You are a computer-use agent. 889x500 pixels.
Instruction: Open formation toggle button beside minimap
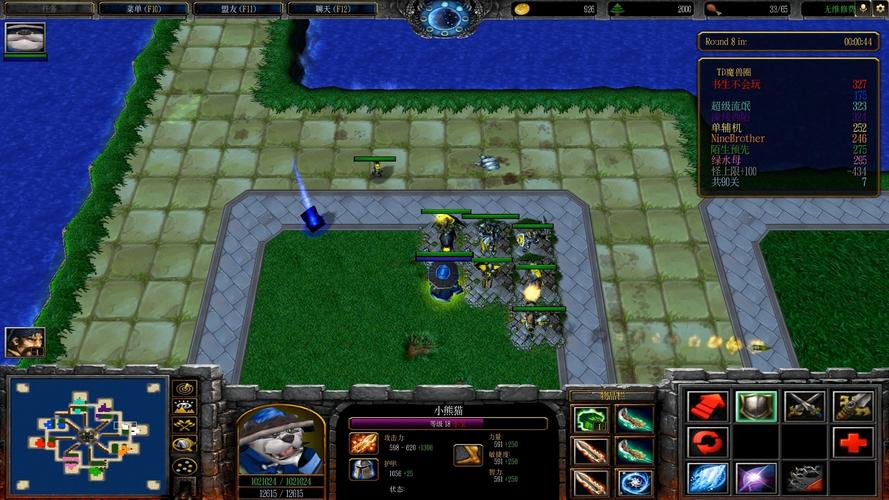[184, 465]
